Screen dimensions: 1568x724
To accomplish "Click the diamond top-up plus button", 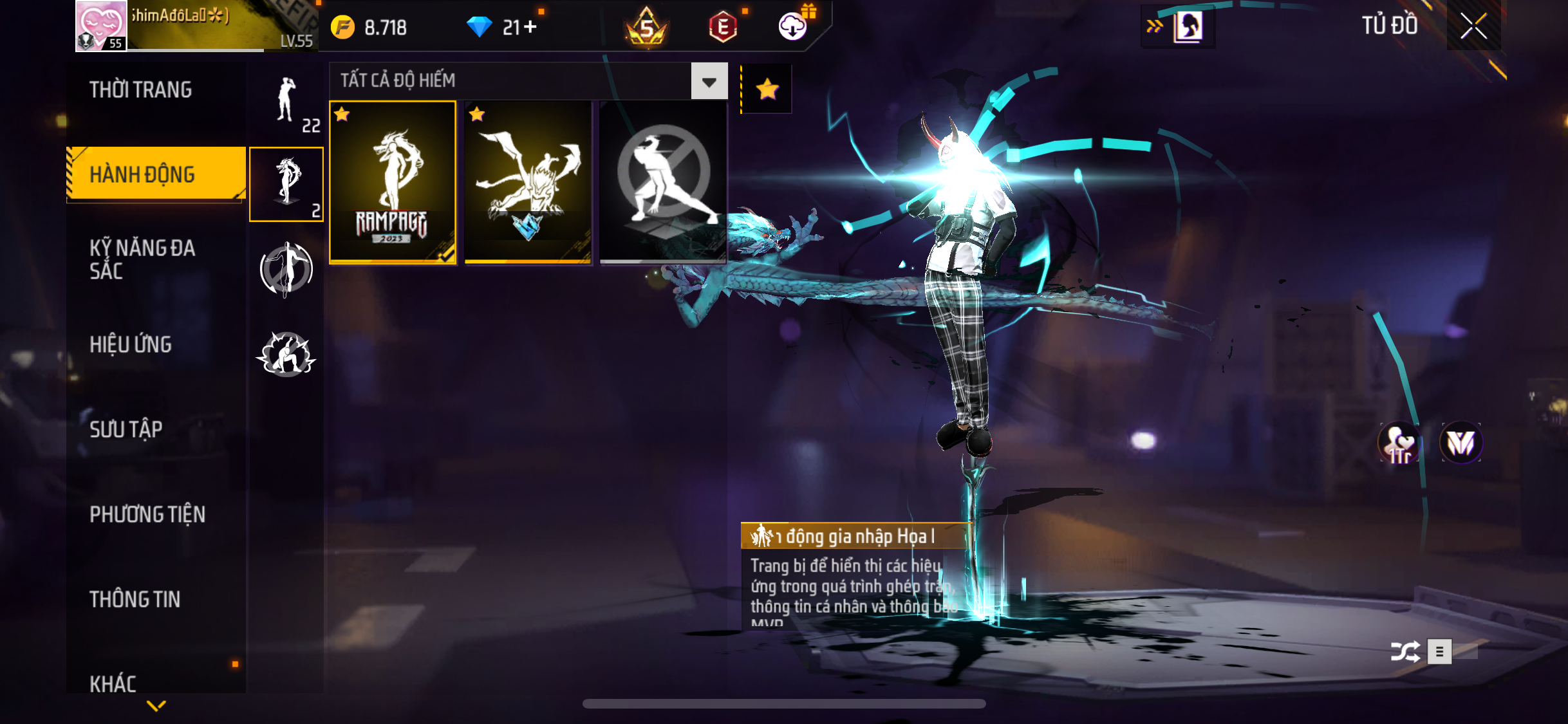I will (x=530, y=27).
